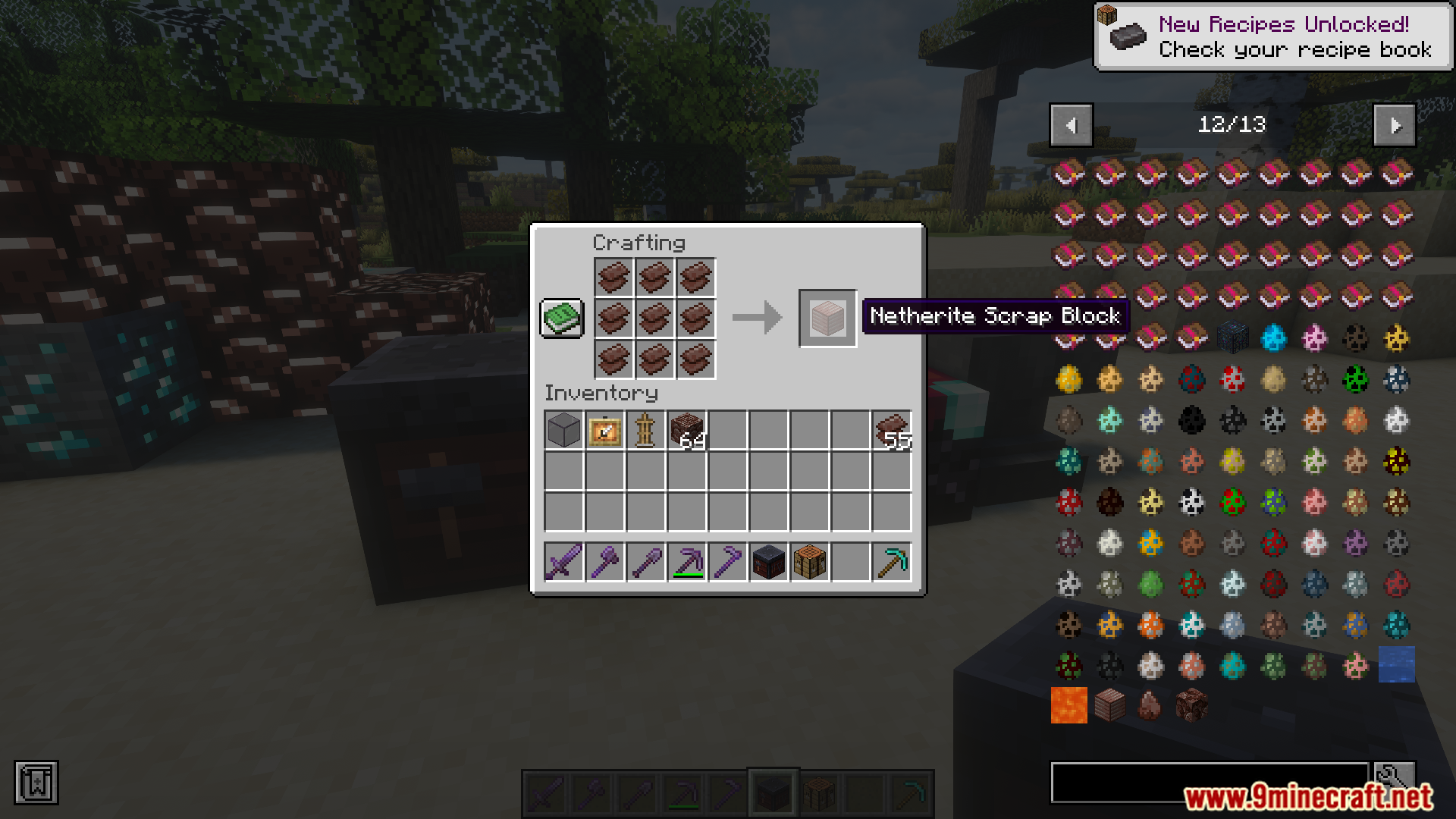Screen dimensions: 1456x819
Task: Select the netherite sword in hotbar
Action: pos(563,563)
